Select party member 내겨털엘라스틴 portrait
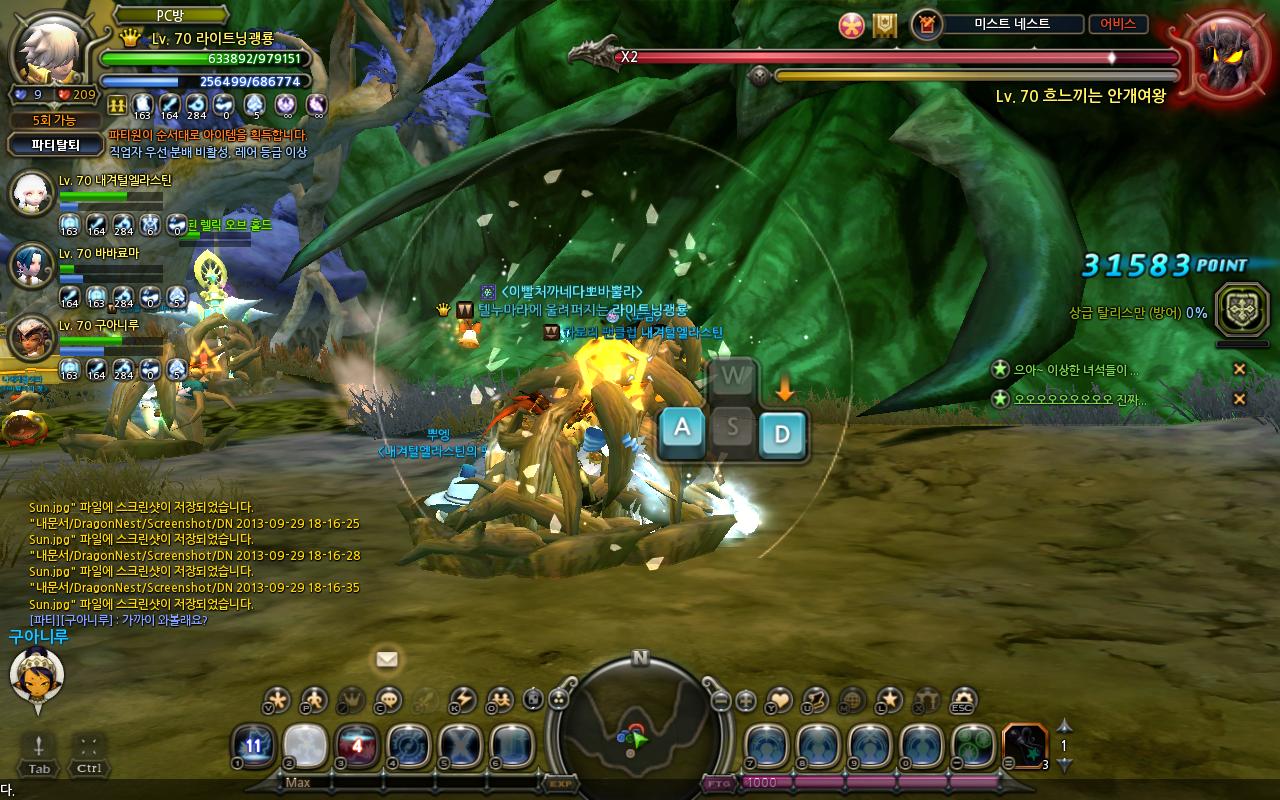 [30, 193]
